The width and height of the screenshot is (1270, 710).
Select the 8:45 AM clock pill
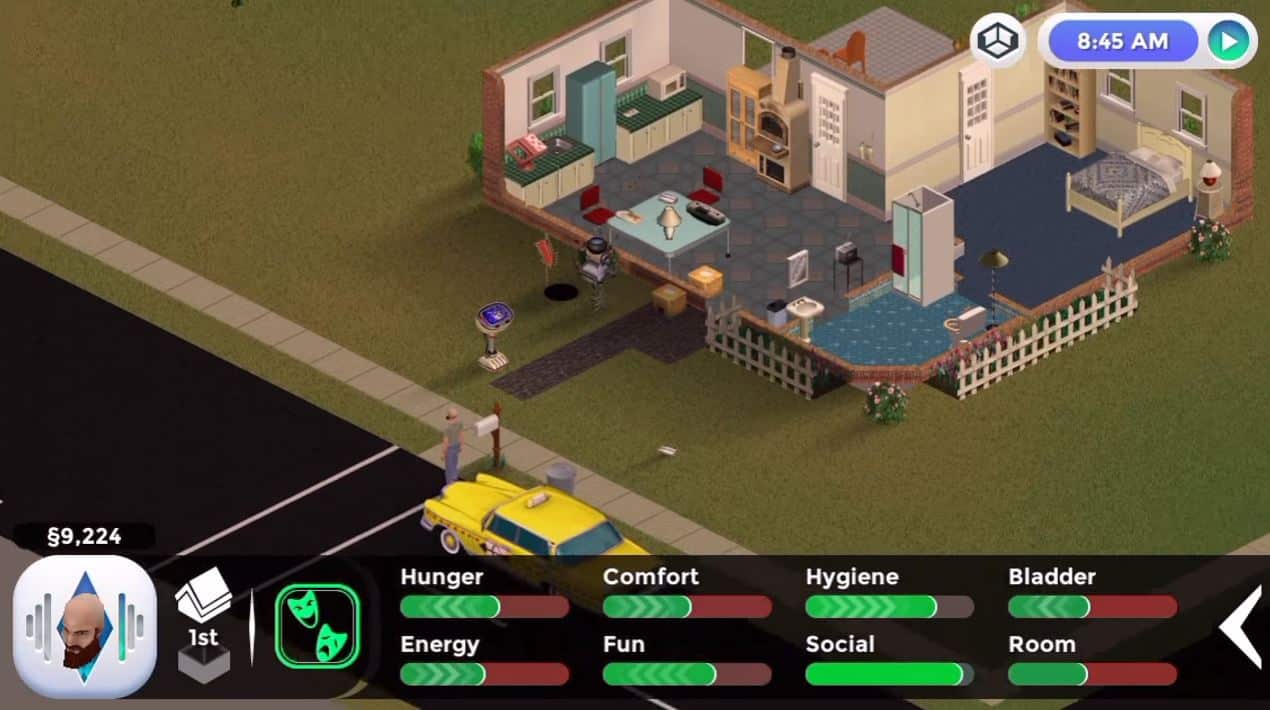pos(1122,41)
